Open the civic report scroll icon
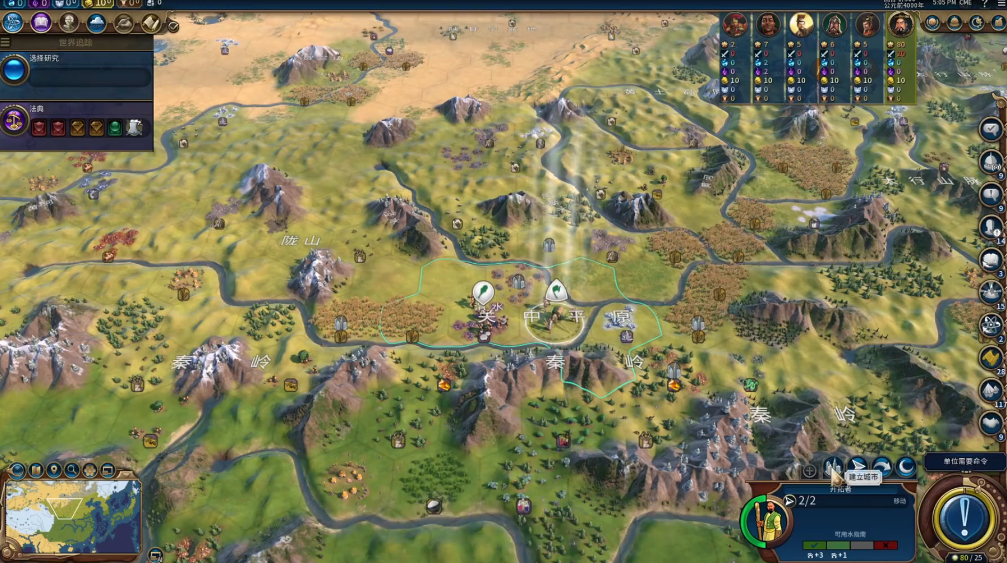1007x563 pixels. tap(150, 21)
